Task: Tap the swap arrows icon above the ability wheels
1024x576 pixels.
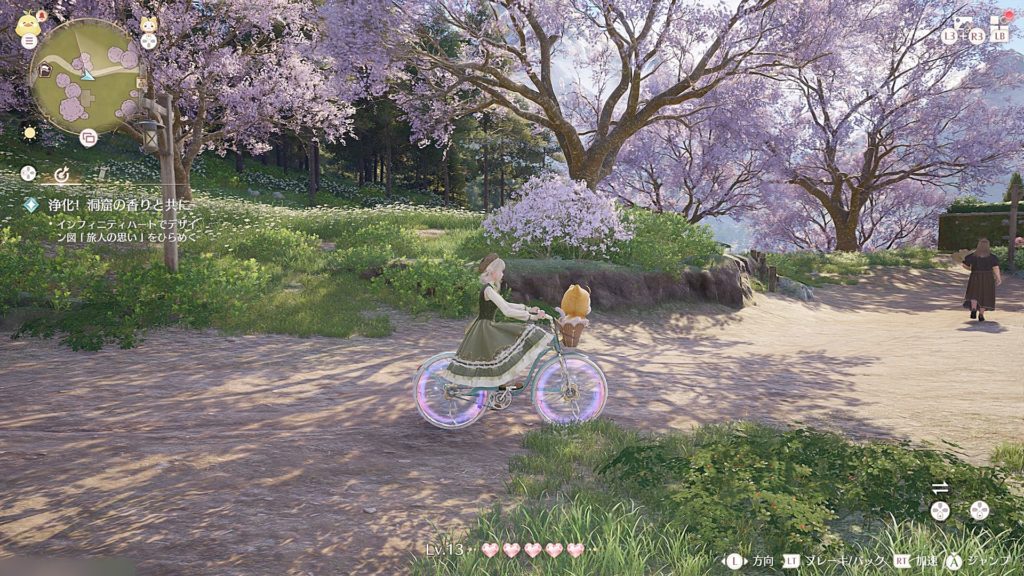Action: (x=940, y=488)
